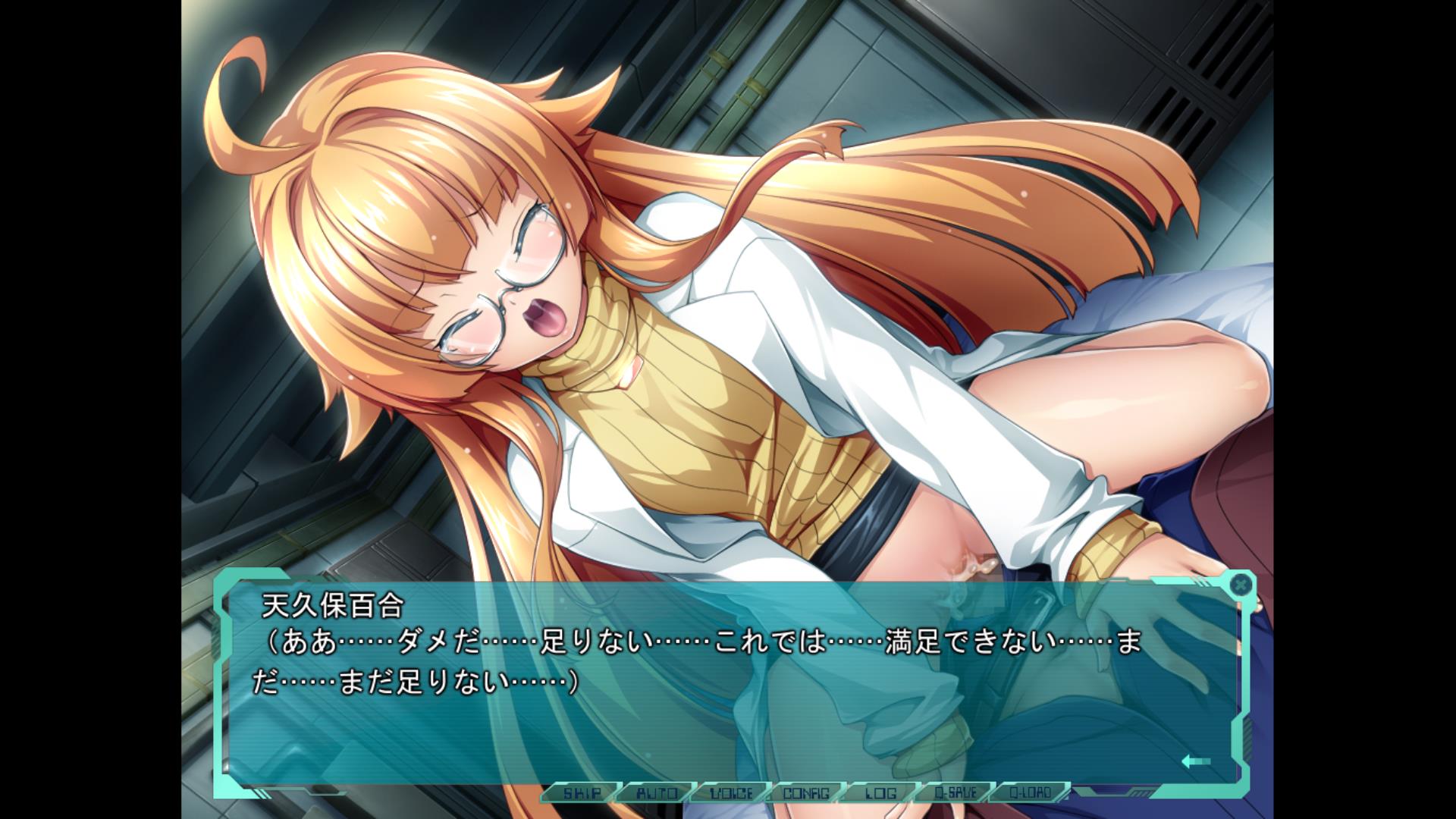This screenshot has width=1456, height=819.
Task: Click the arrow icon to advance the text
Action: (x=1196, y=761)
